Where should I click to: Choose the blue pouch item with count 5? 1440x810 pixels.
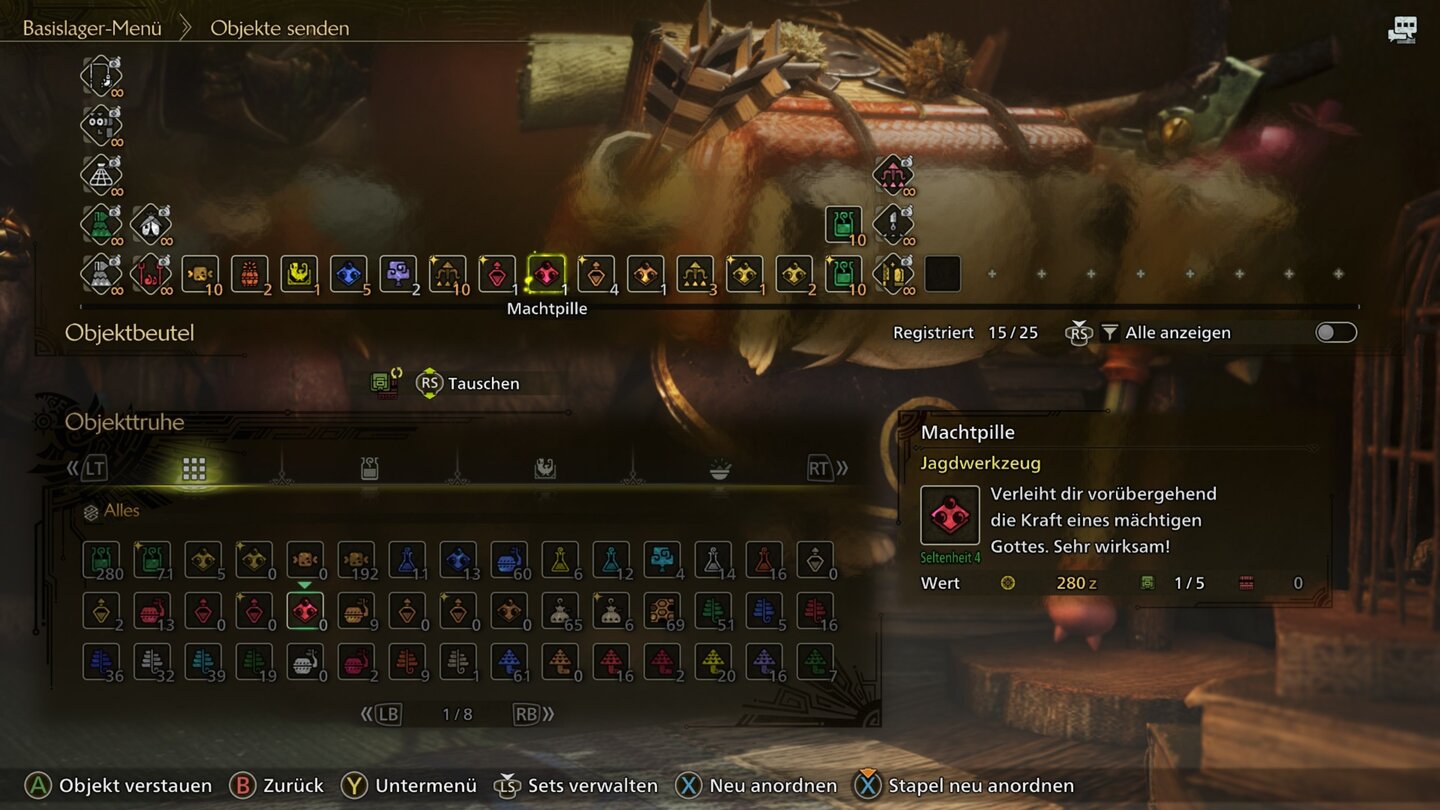(x=348, y=274)
